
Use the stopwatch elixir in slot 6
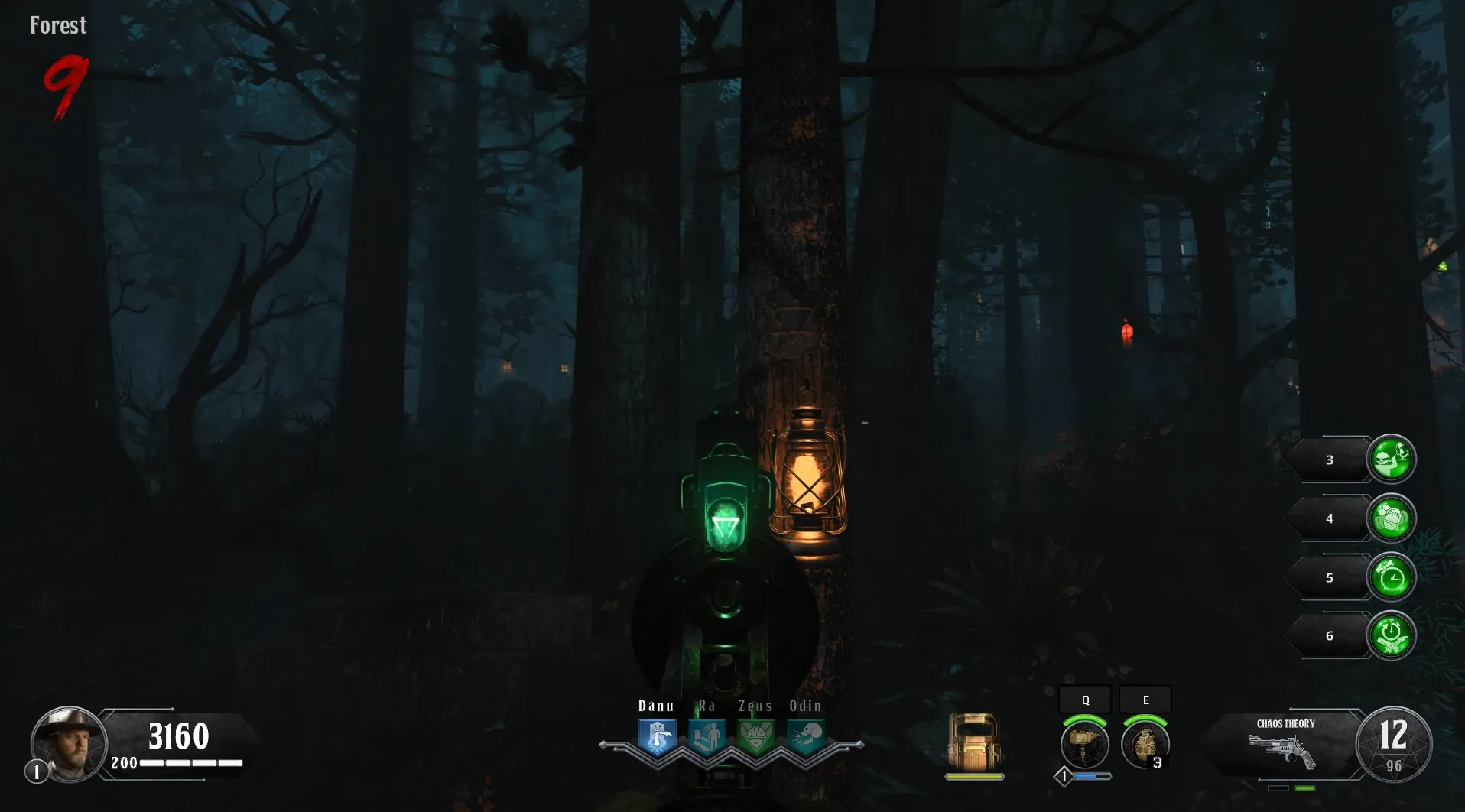[1391, 635]
